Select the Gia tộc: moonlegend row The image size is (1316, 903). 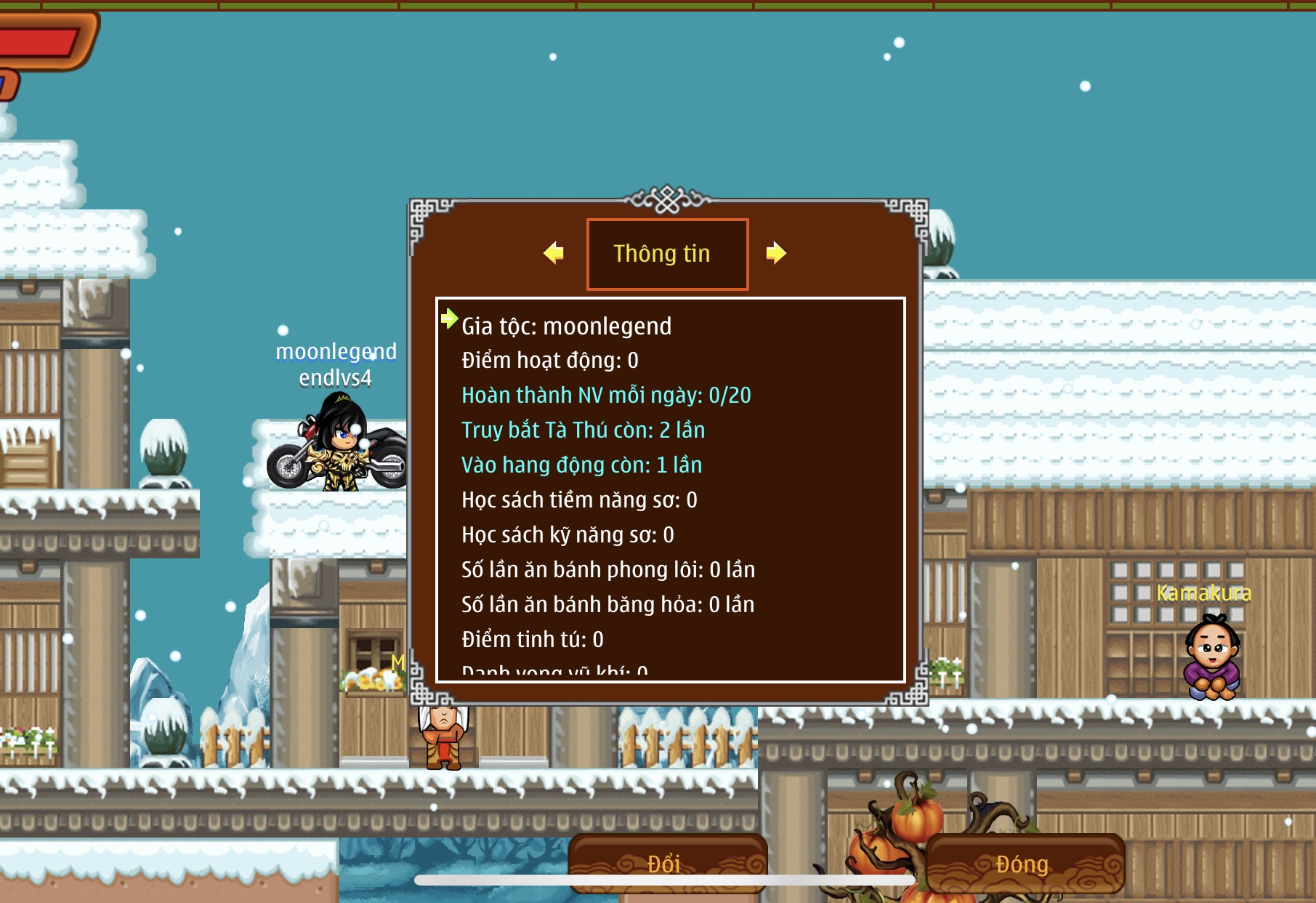coord(567,326)
